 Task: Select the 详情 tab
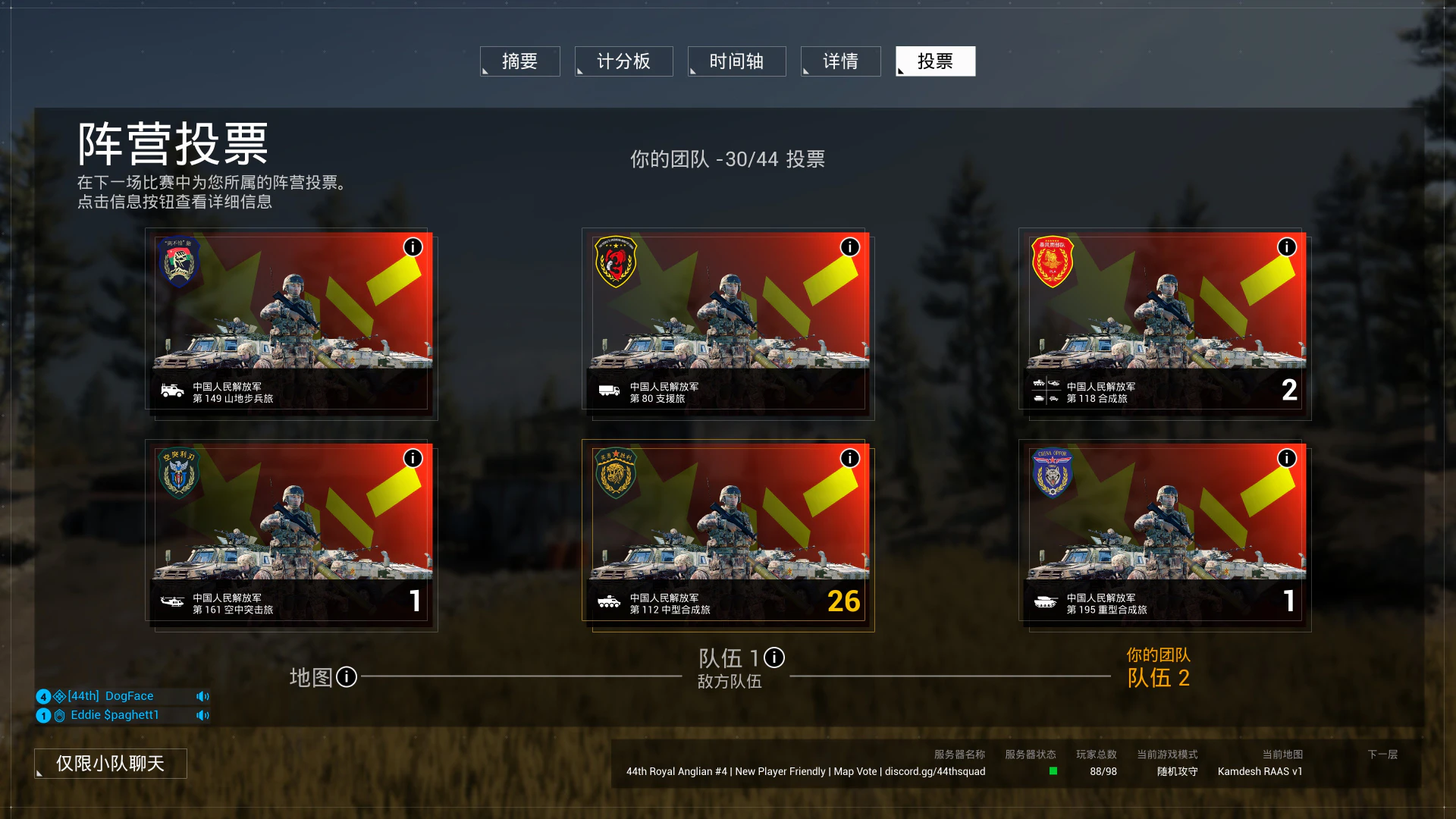pos(840,61)
